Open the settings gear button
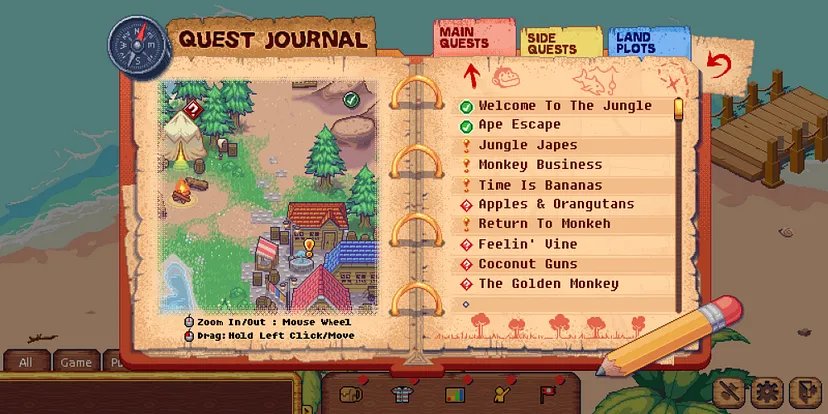 768,391
